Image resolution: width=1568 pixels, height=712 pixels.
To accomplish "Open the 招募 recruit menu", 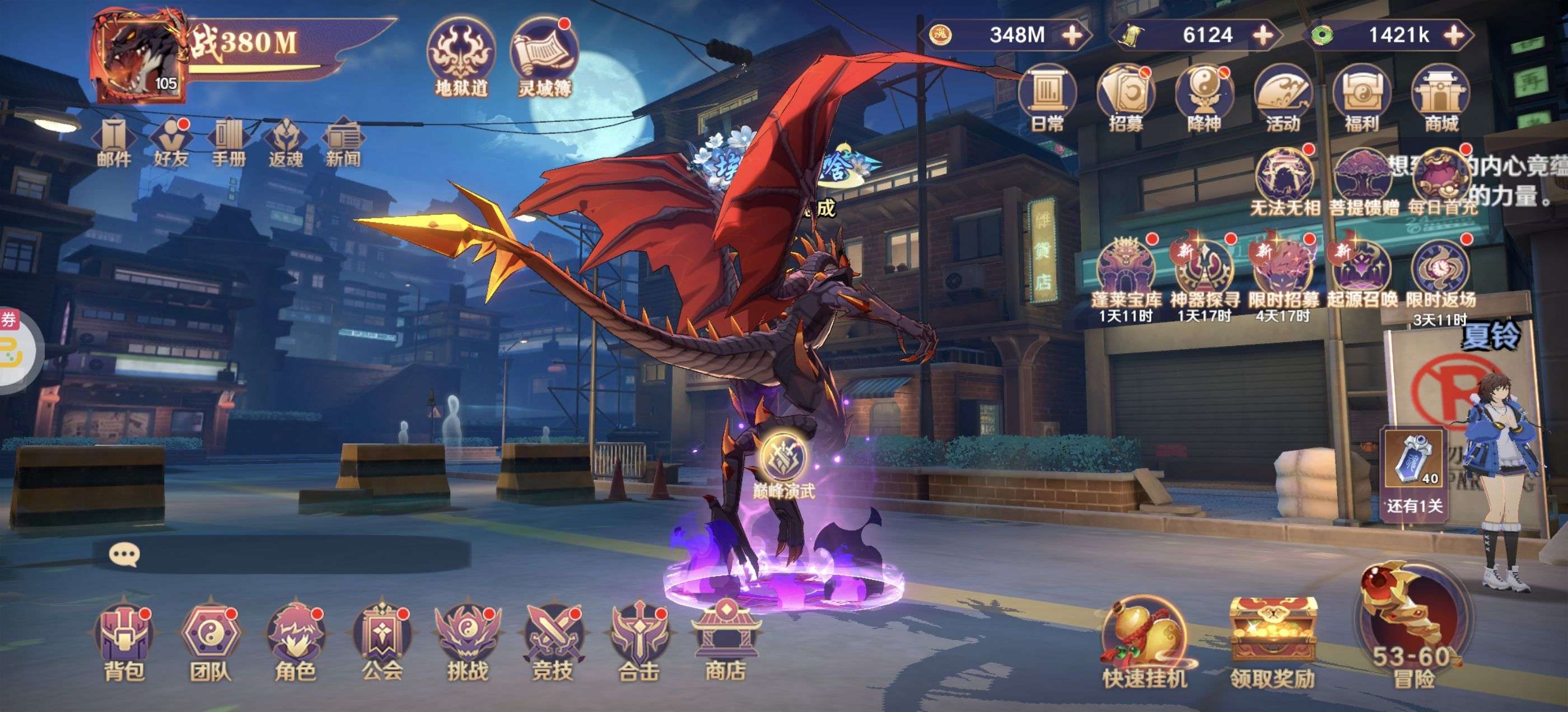I will click(x=1126, y=99).
